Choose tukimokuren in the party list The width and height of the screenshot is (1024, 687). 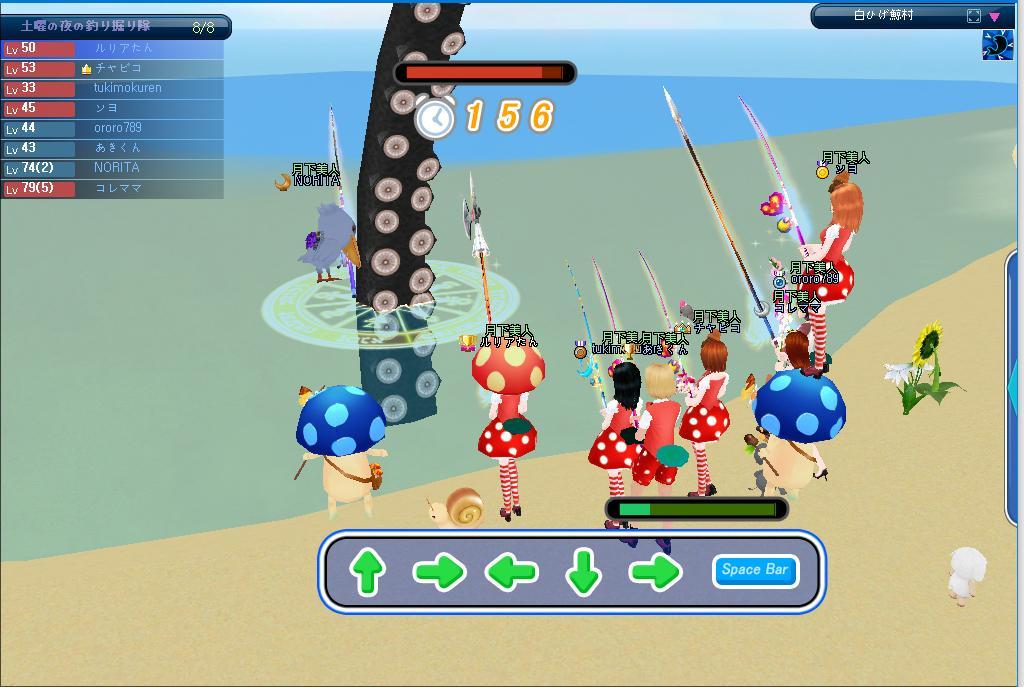pyautogui.click(x=127, y=88)
